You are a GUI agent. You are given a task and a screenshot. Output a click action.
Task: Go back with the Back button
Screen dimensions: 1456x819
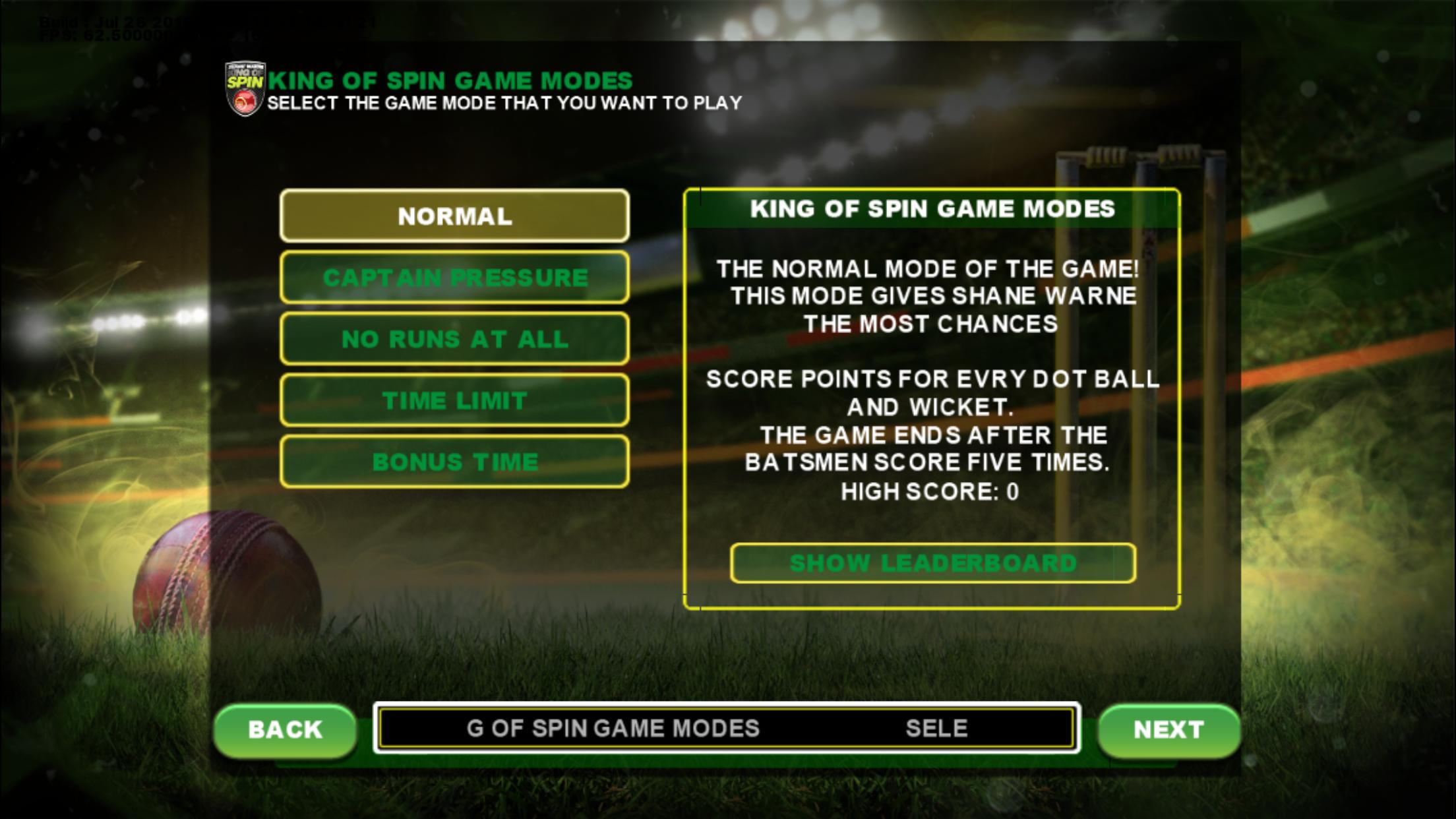[x=285, y=729]
